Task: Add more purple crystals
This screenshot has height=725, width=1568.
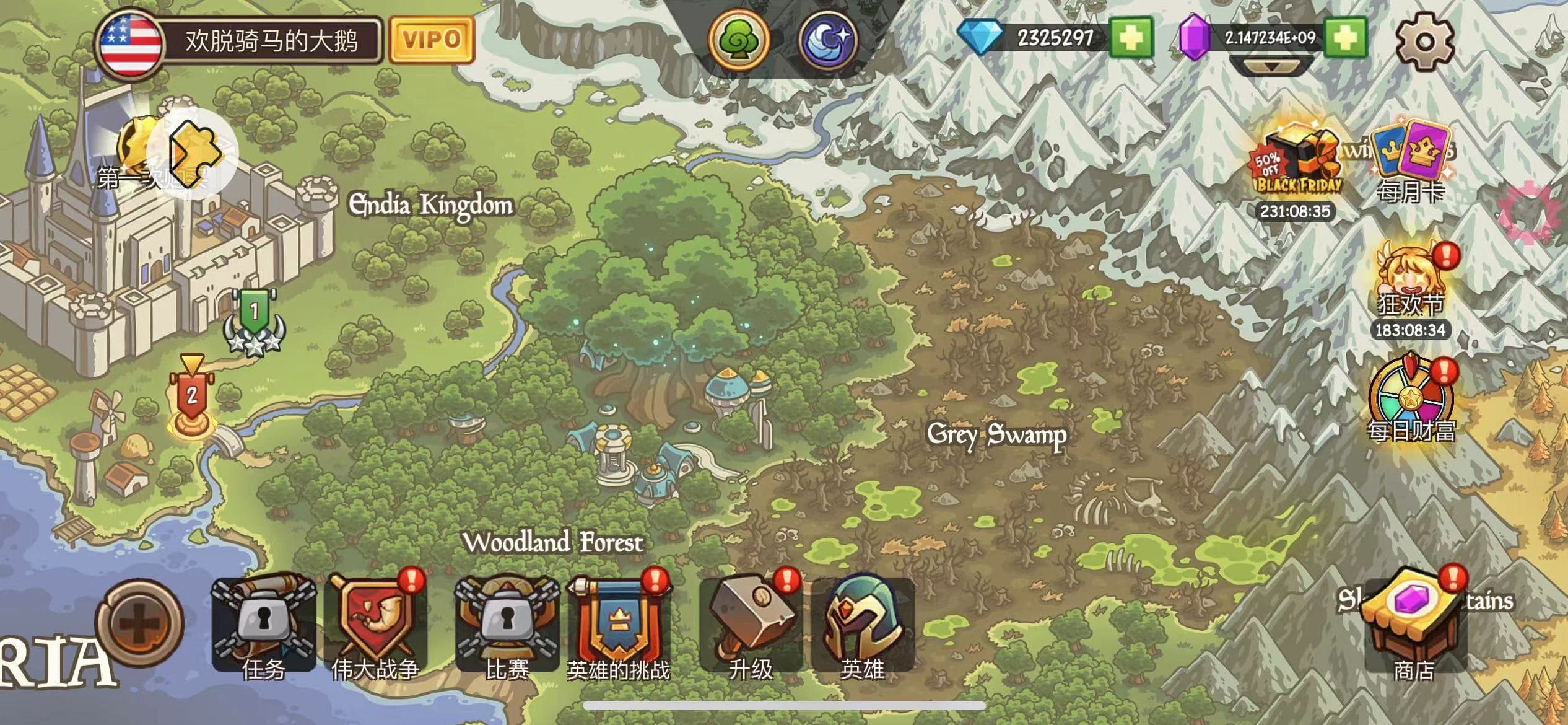Action: coord(1345,38)
